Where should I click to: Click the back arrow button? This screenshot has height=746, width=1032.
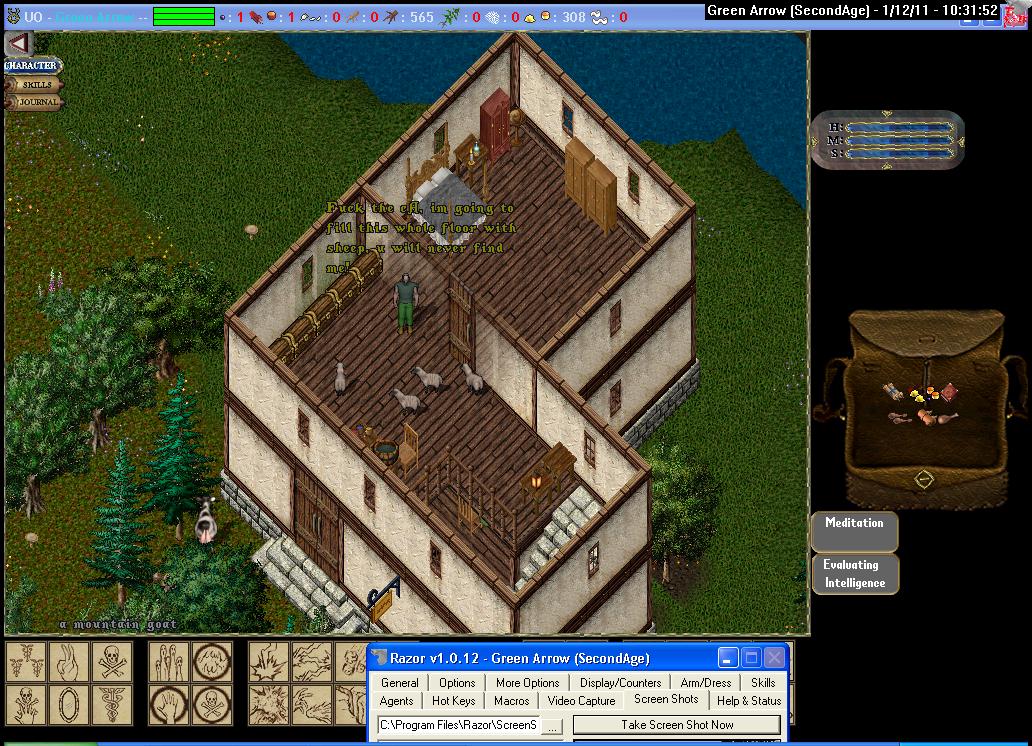[19, 44]
